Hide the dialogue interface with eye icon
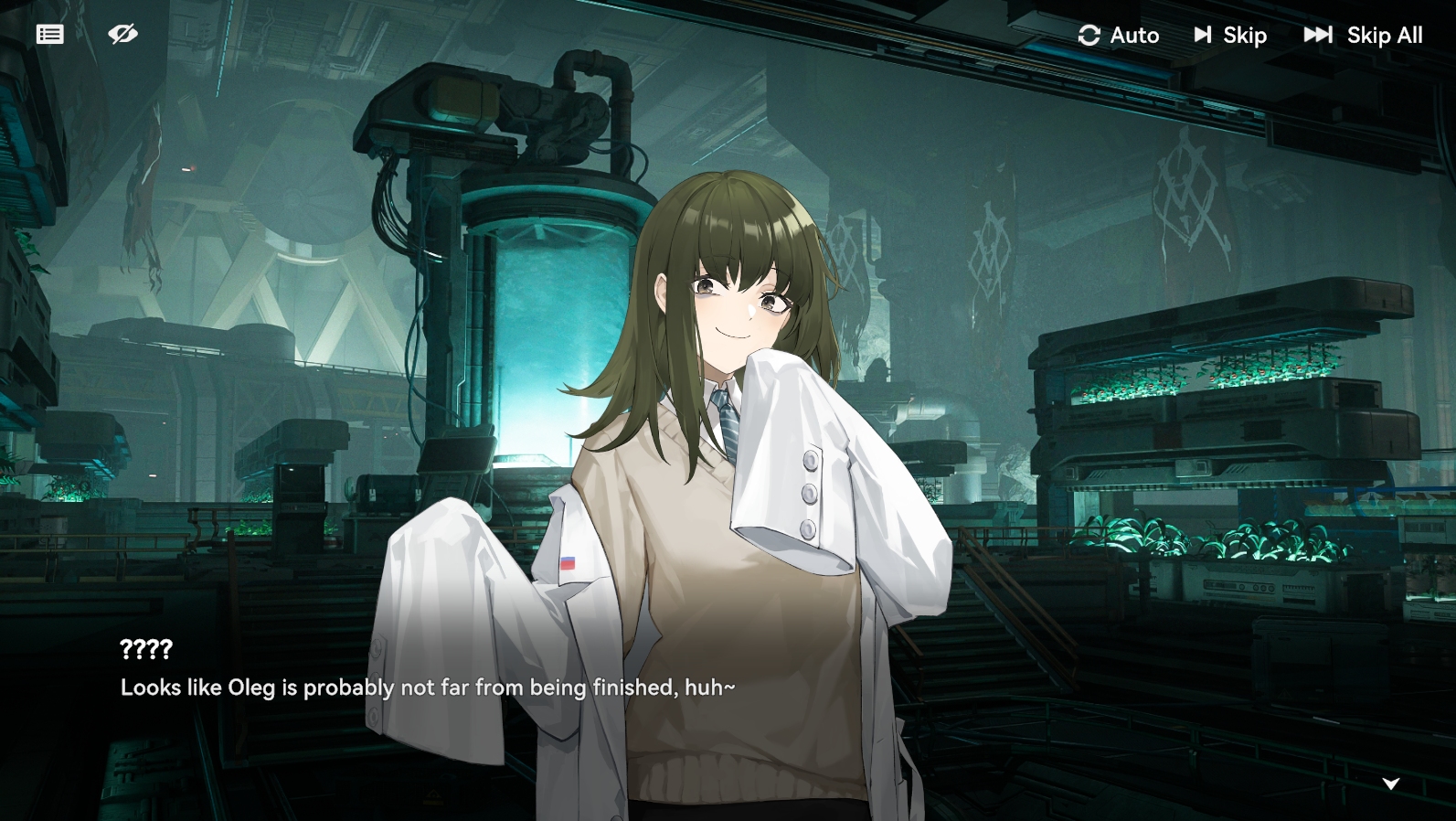 click(x=122, y=35)
